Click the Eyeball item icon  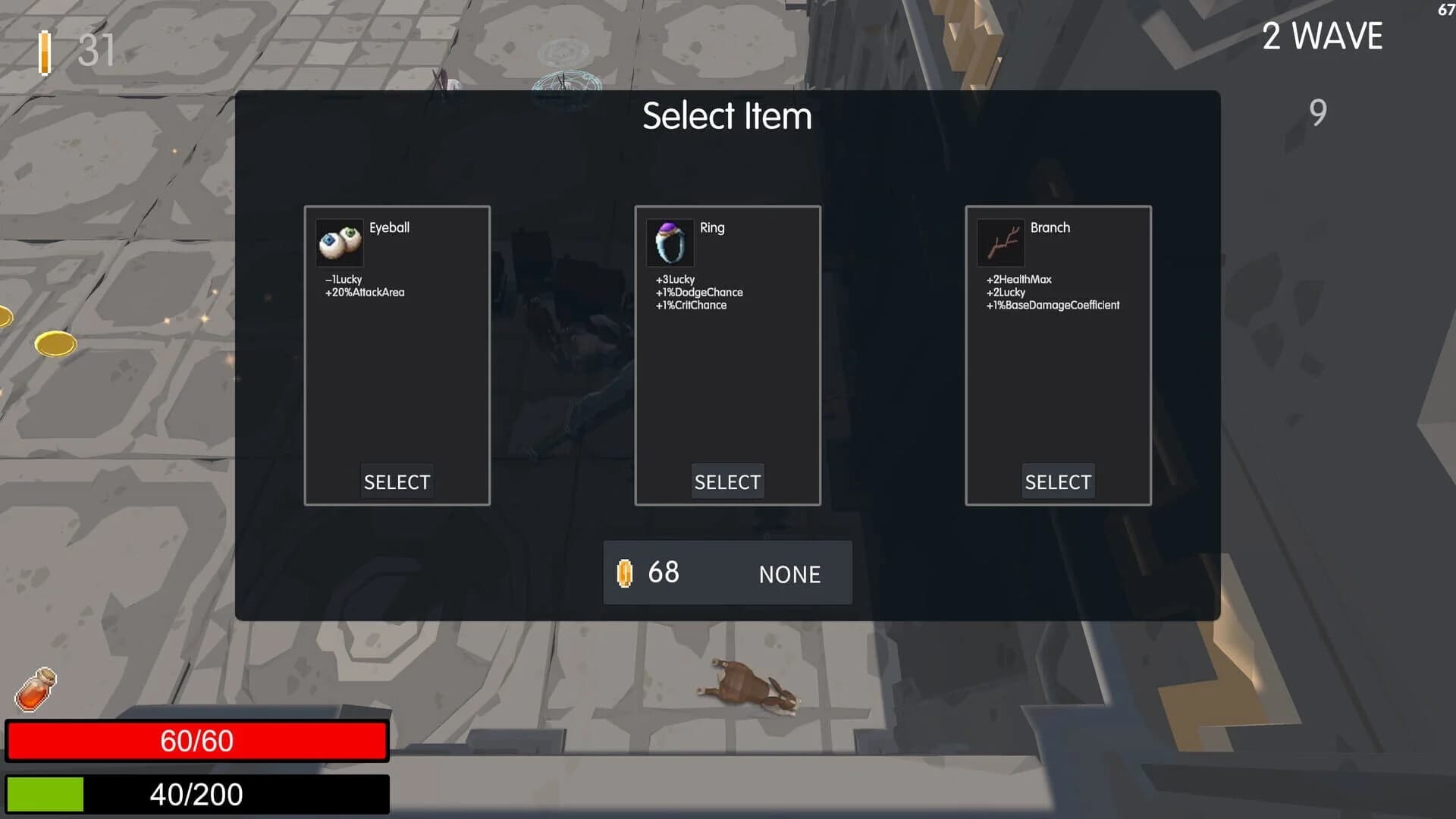pos(339,243)
